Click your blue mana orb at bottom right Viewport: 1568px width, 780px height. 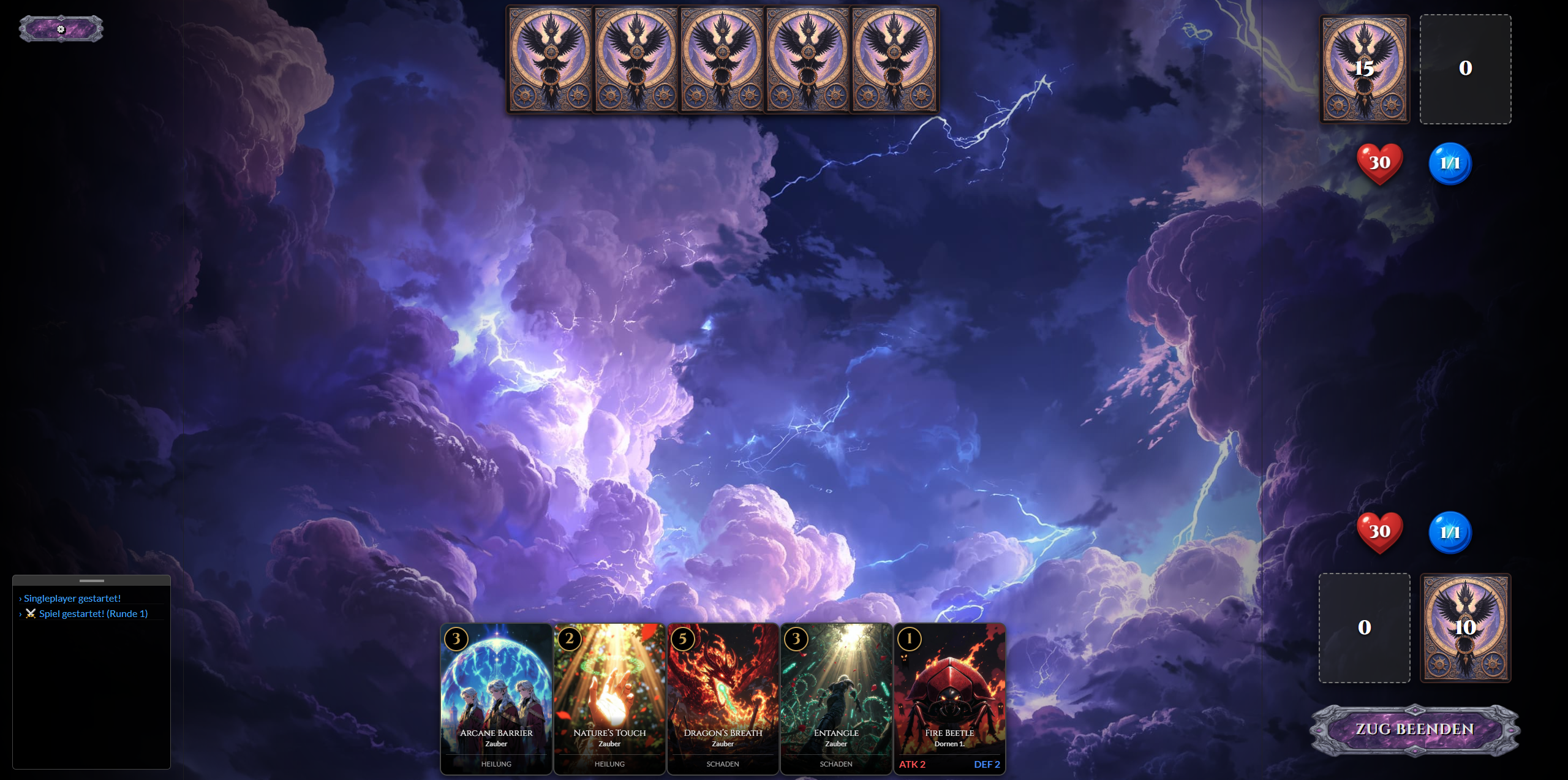pos(1450,532)
